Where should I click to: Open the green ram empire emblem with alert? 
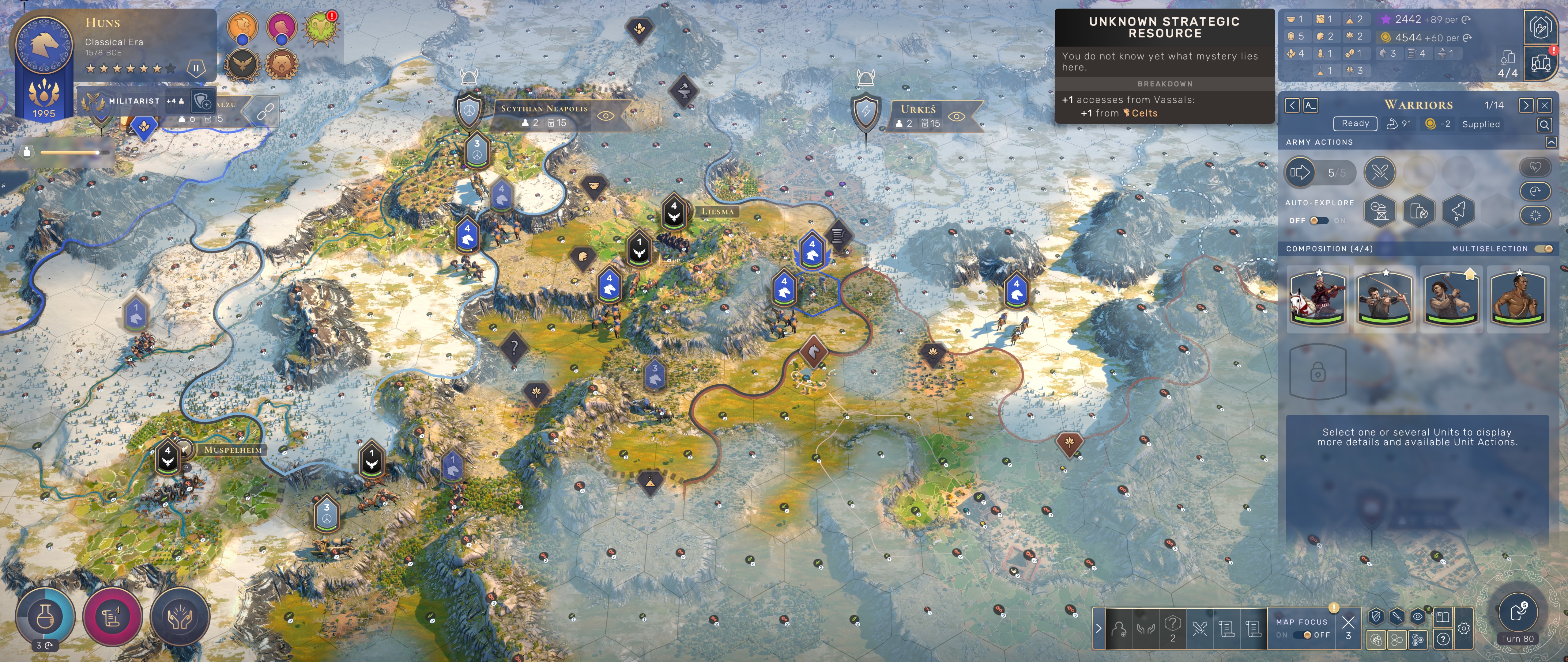[x=320, y=27]
